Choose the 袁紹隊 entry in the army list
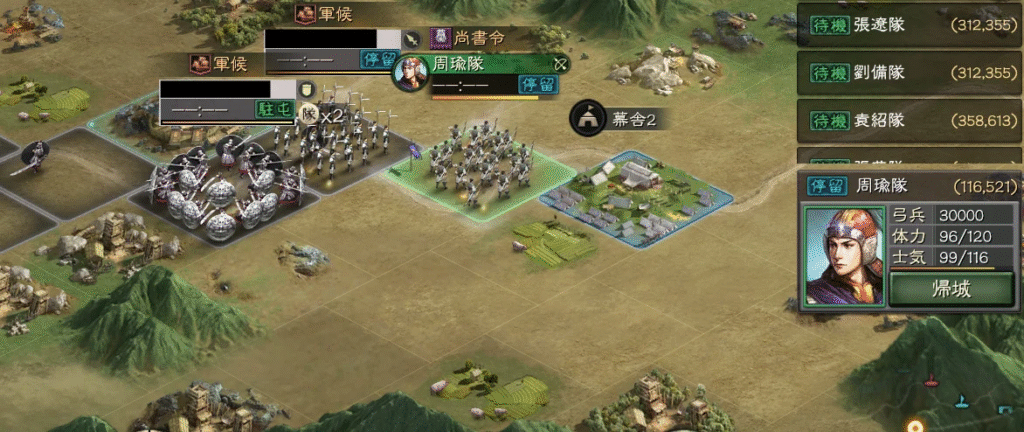 [x=909, y=120]
